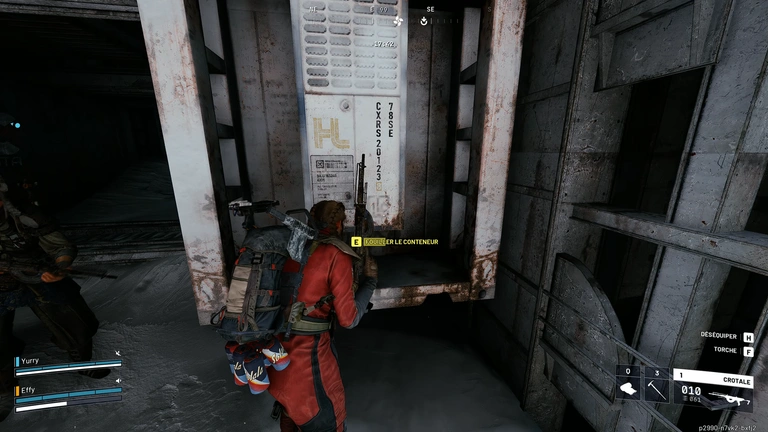Viewport: 768px width, 432px height.
Task: Choose the pickaxe tool slot
Action: point(655,390)
